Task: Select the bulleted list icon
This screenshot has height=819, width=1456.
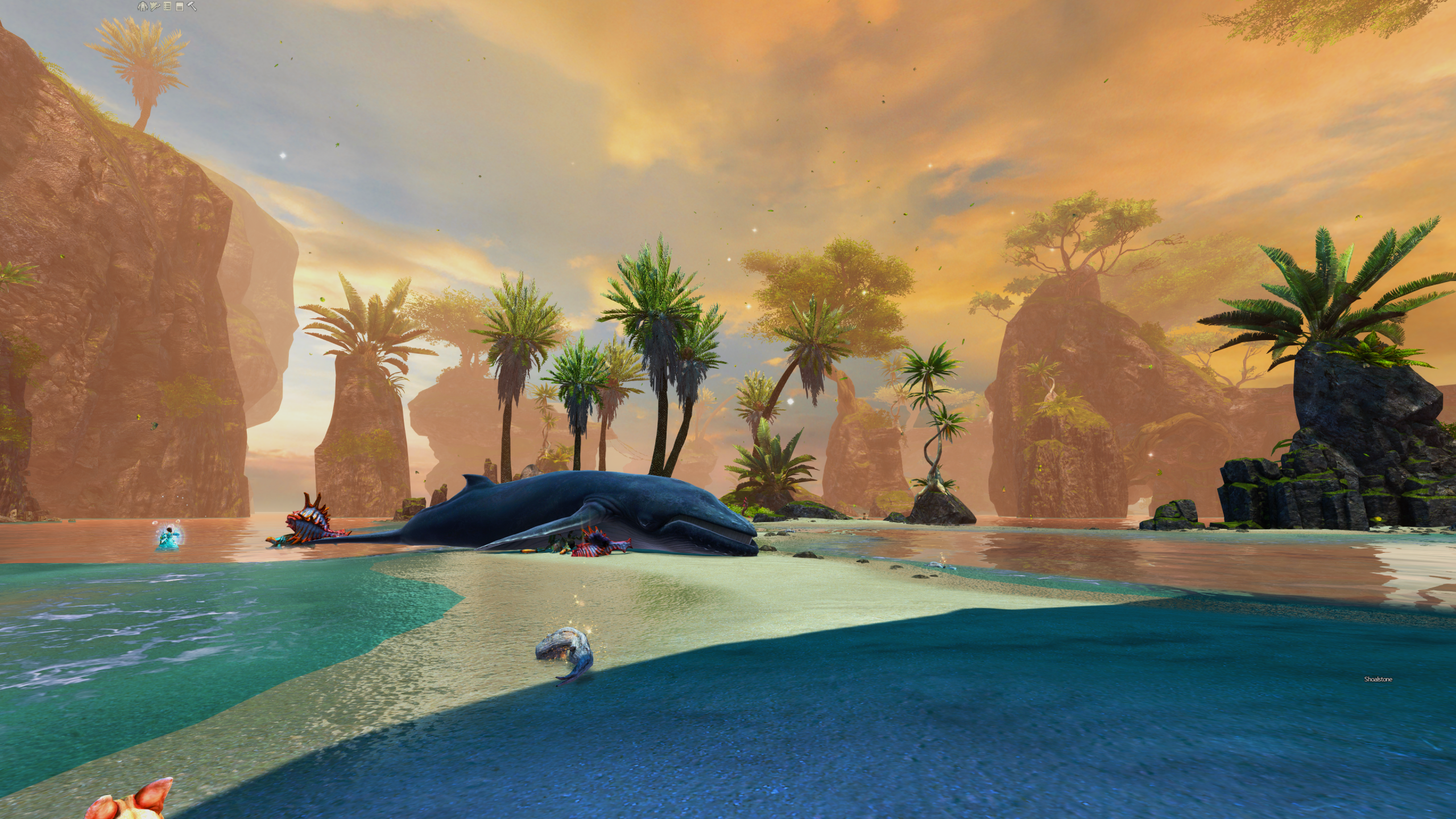Action: click(167, 7)
